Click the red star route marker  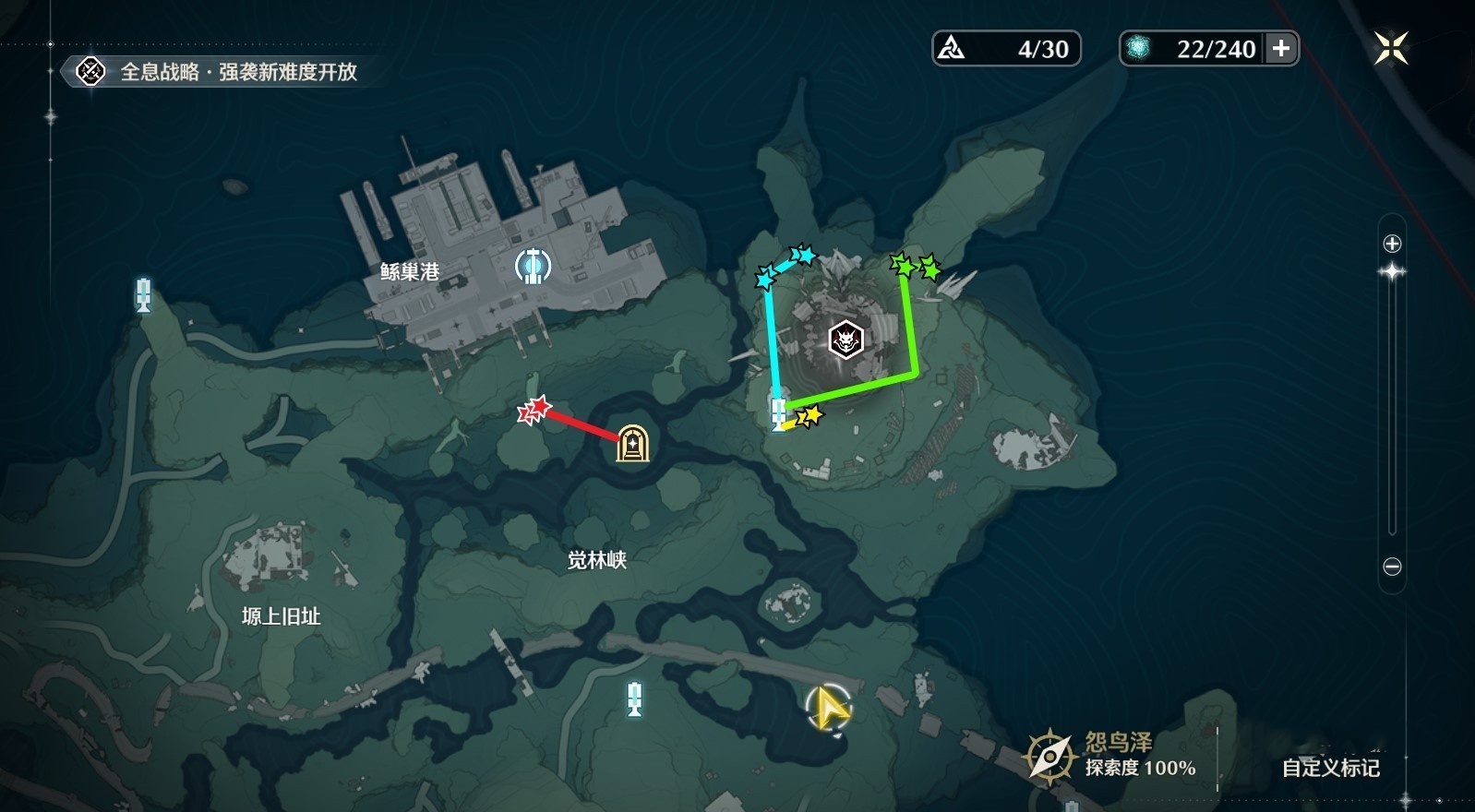coord(534,410)
